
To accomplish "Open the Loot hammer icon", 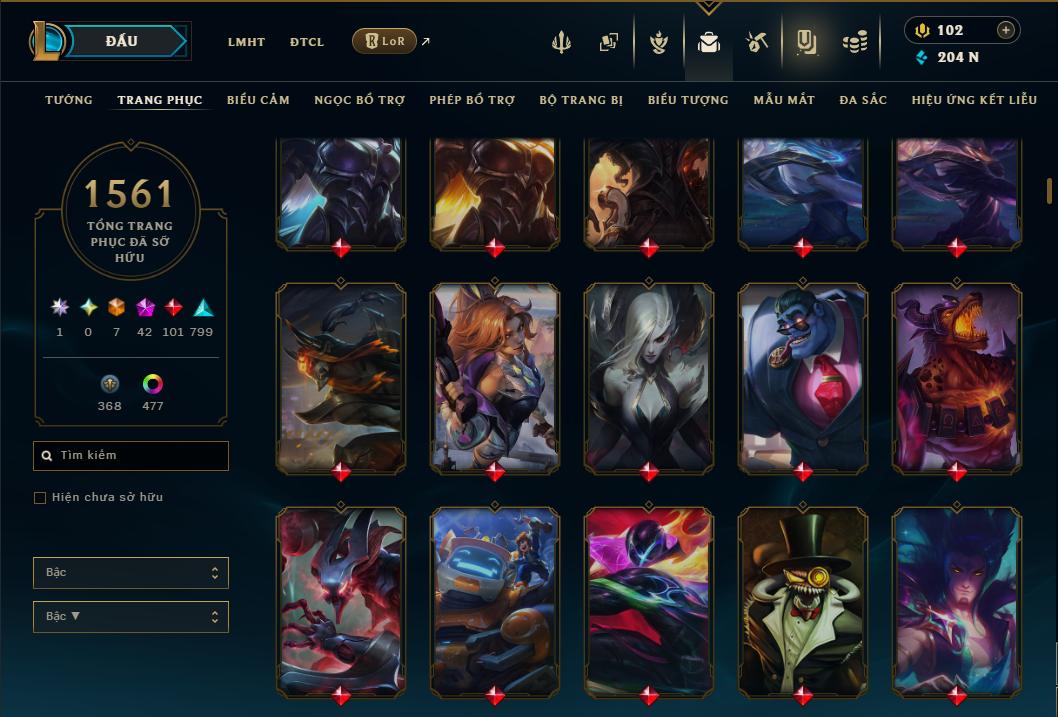I will [756, 42].
